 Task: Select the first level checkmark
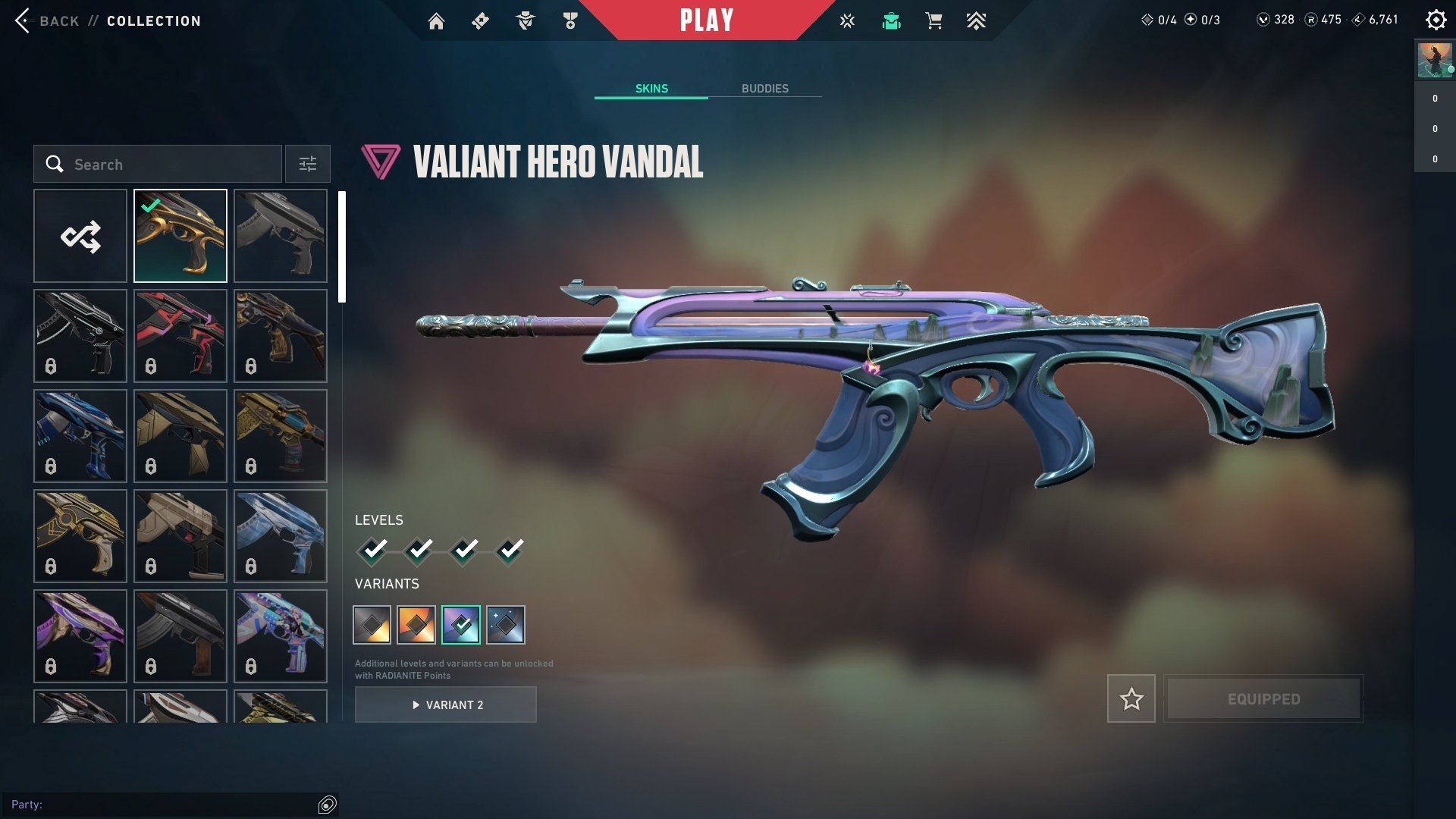point(372,550)
